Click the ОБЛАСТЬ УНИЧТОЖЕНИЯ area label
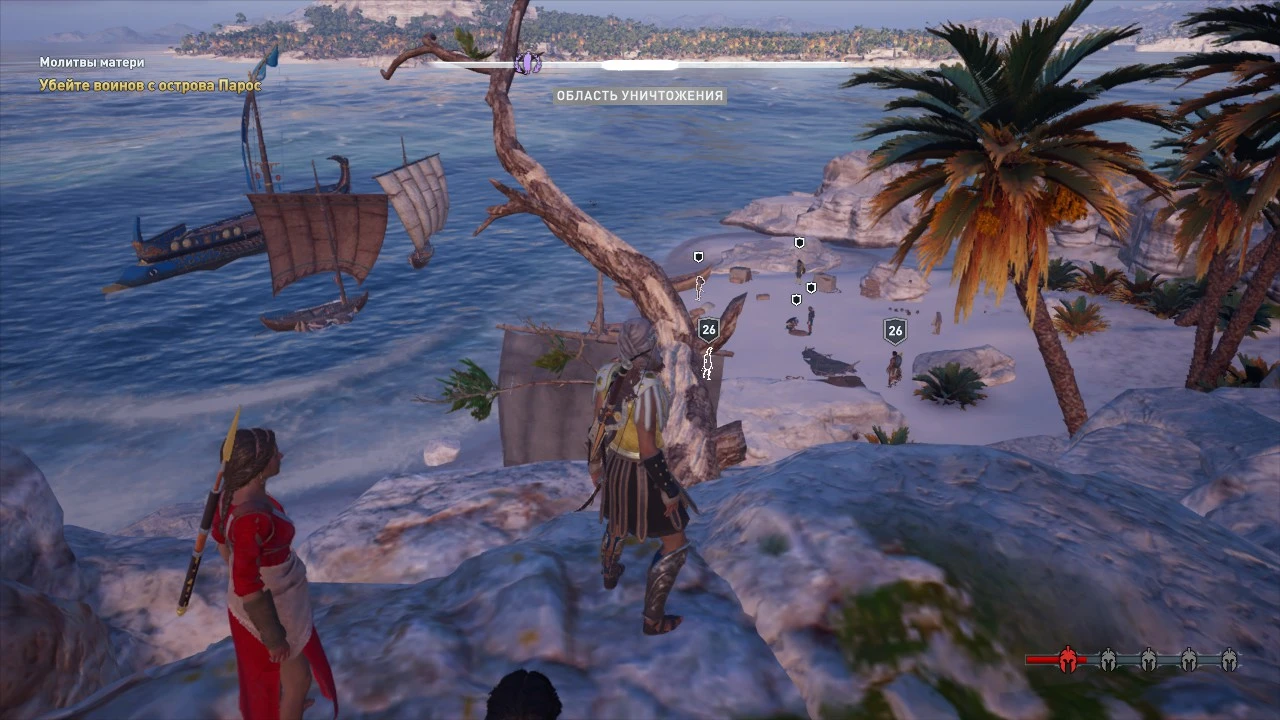The height and width of the screenshot is (720, 1280). tap(640, 96)
